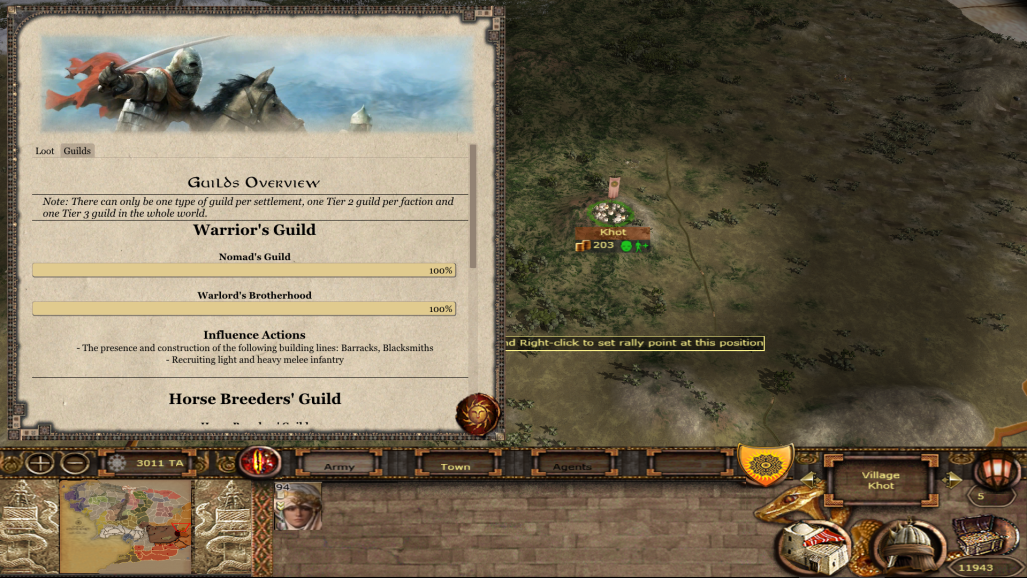Switch to the Loot tab
Viewport: 1027px width, 578px height.
[x=45, y=151]
